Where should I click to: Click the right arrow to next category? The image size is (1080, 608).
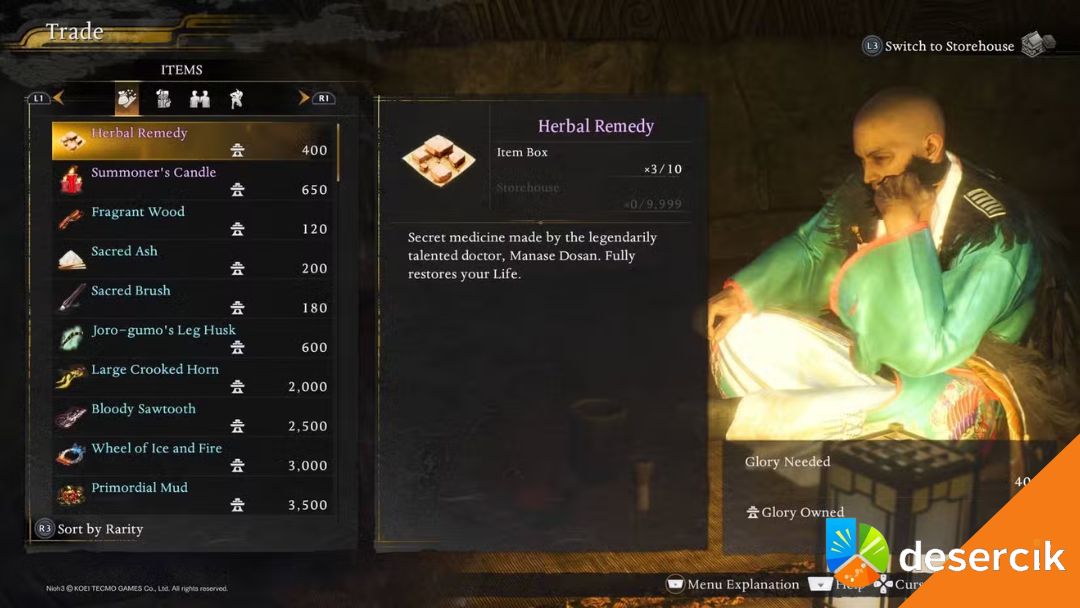304,98
